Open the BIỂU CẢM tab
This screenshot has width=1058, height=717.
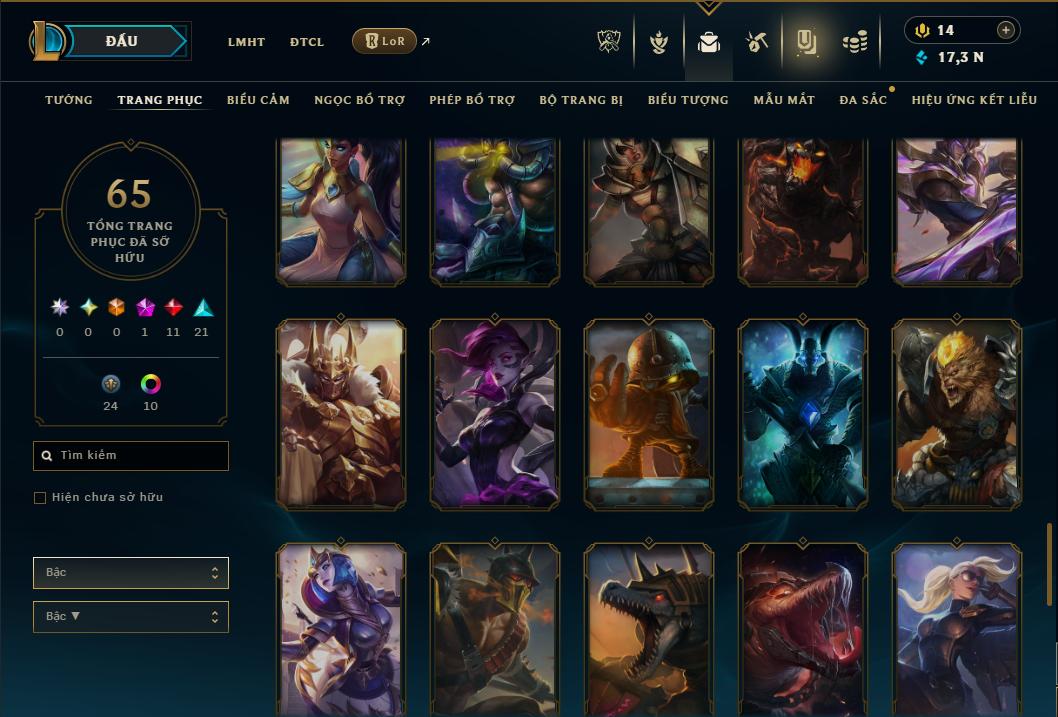(x=258, y=100)
